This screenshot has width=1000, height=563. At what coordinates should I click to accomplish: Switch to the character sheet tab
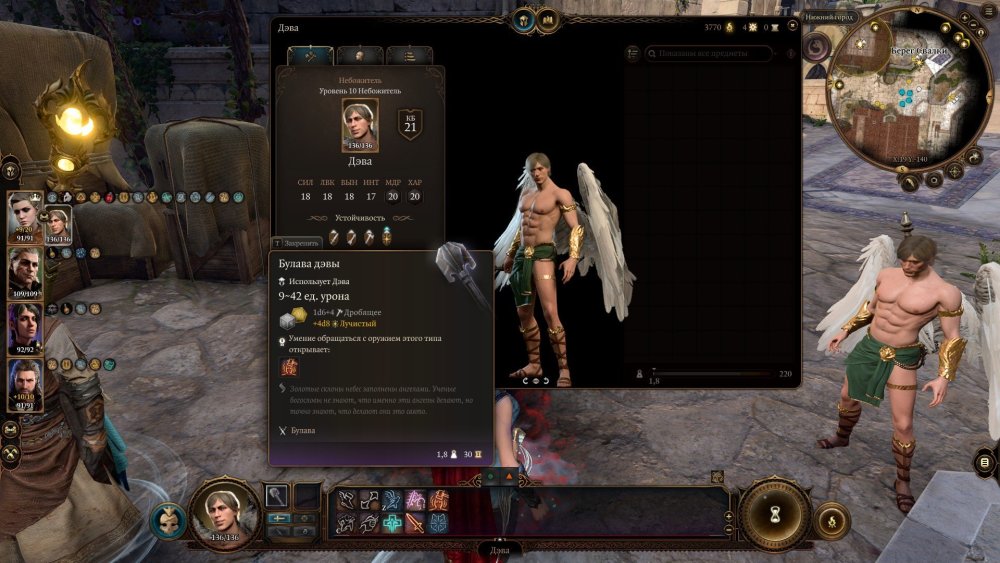[310, 56]
